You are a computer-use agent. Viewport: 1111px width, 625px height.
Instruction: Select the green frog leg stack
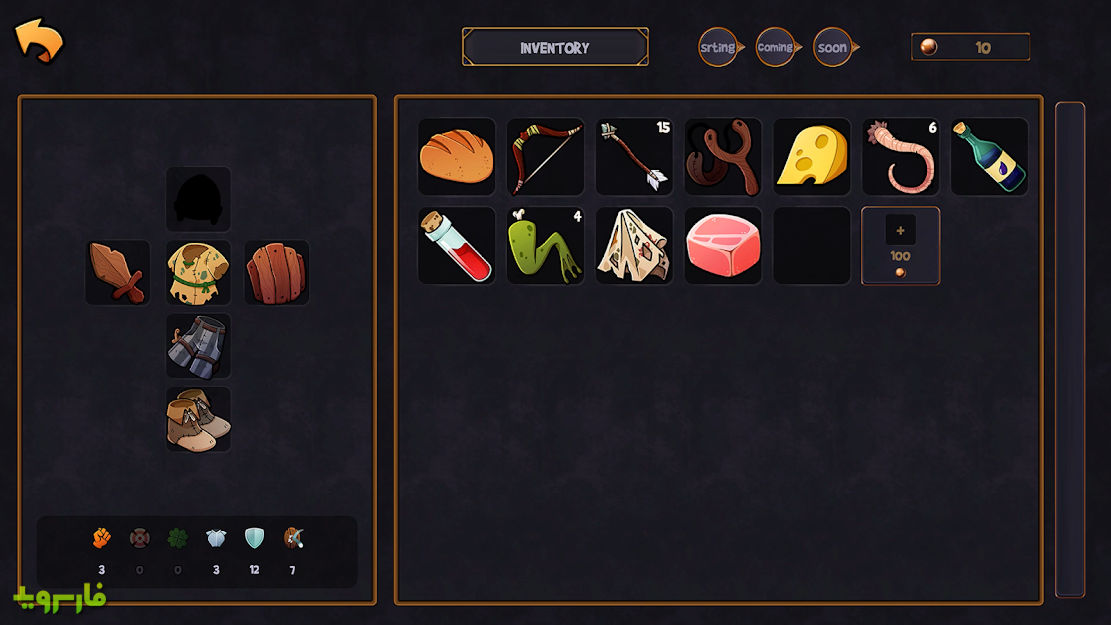pyautogui.click(x=545, y=246)
